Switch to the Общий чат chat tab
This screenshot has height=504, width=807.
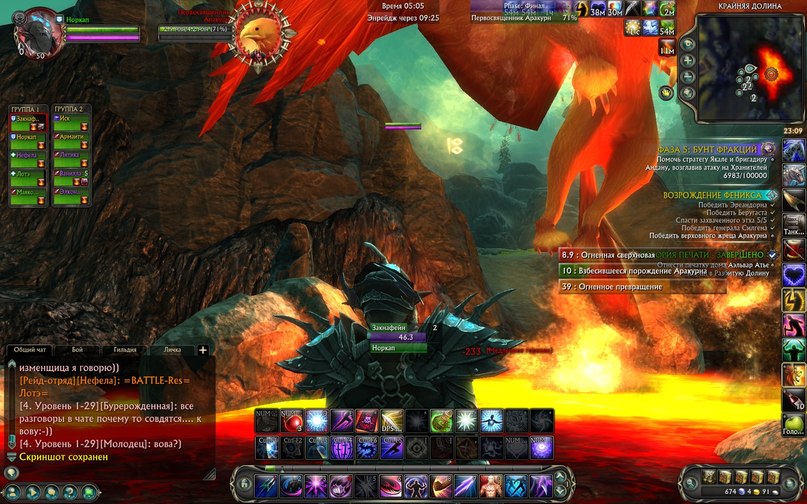[29, 350]
